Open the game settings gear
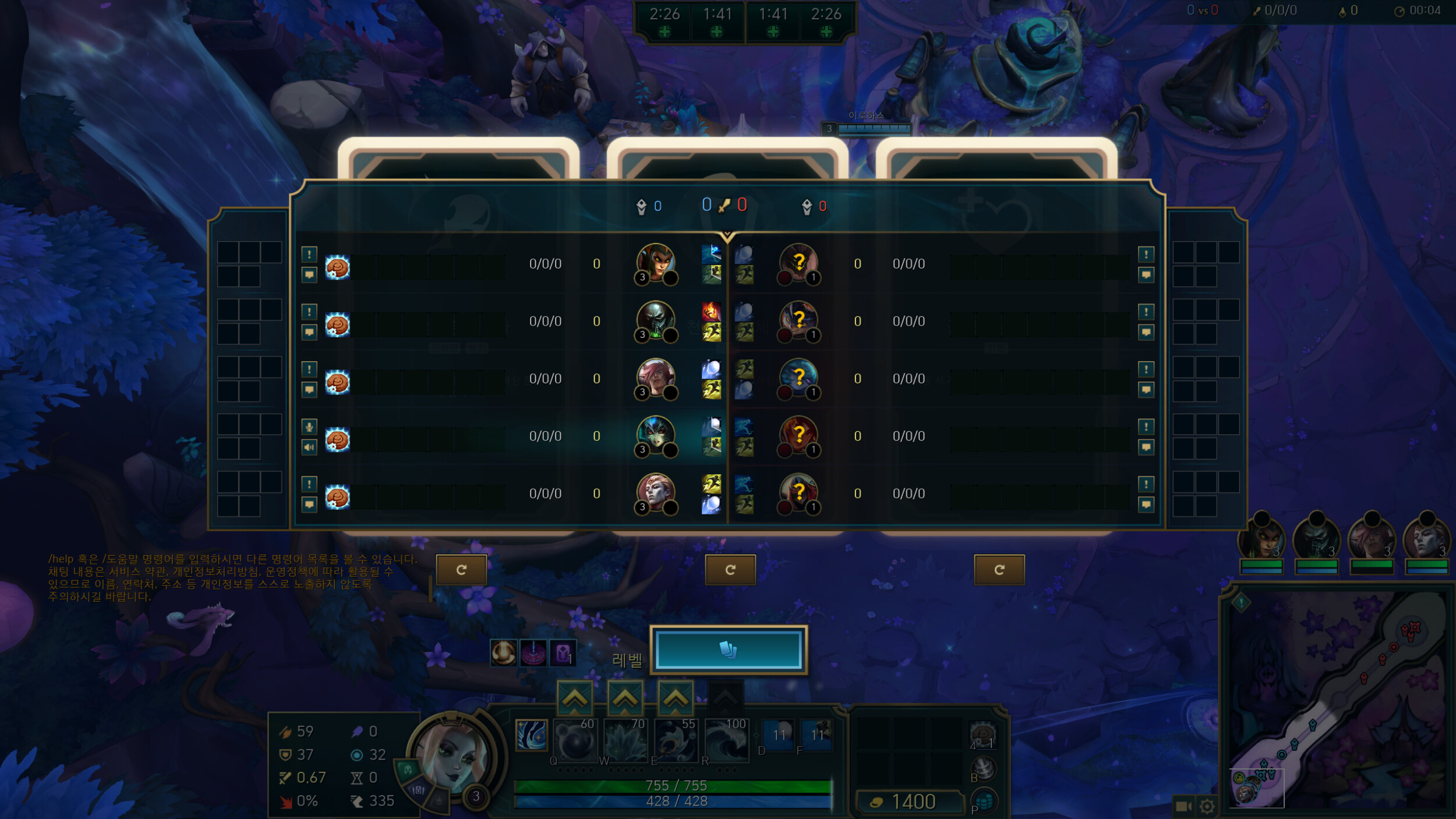Viewport: 1456px width, 819px height. [x=1207, y=806]
